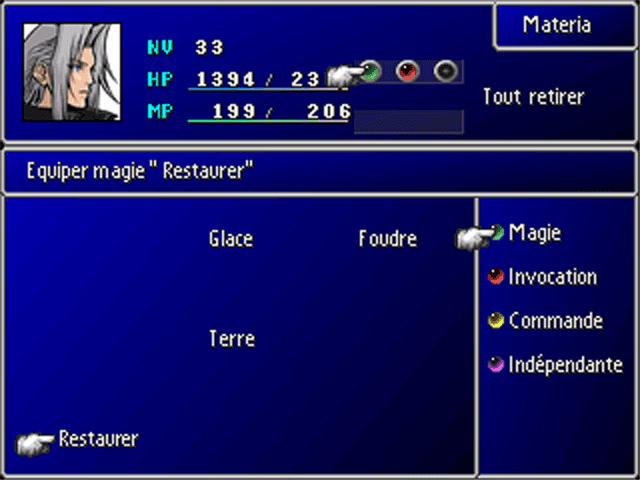Select the Restaurer spell entry

98,439
